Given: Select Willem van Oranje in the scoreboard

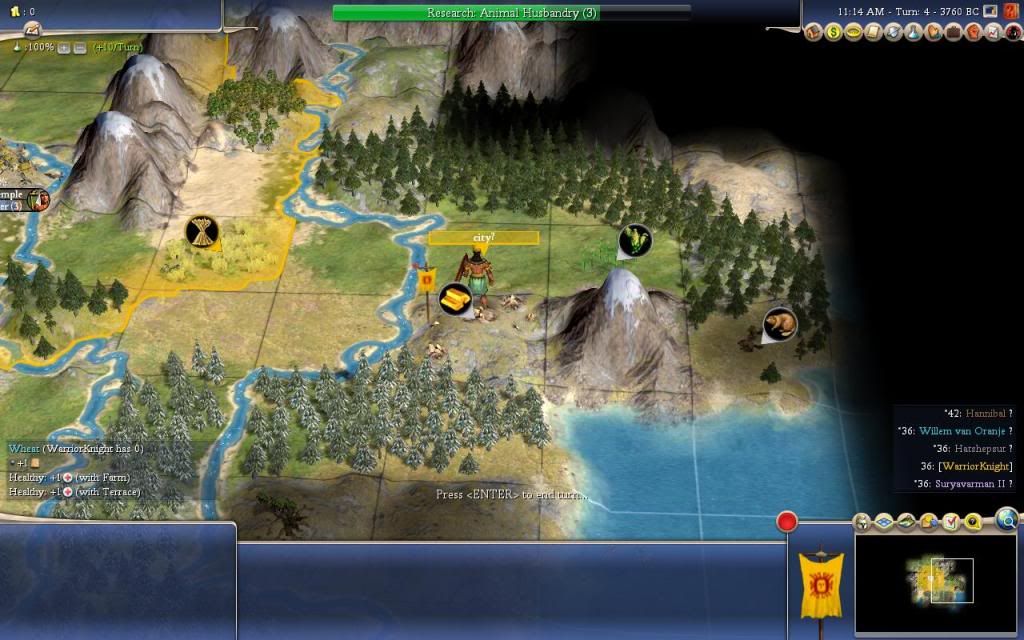Looking at the screenshot, I should pyautogui.click(x=961, y=430).
